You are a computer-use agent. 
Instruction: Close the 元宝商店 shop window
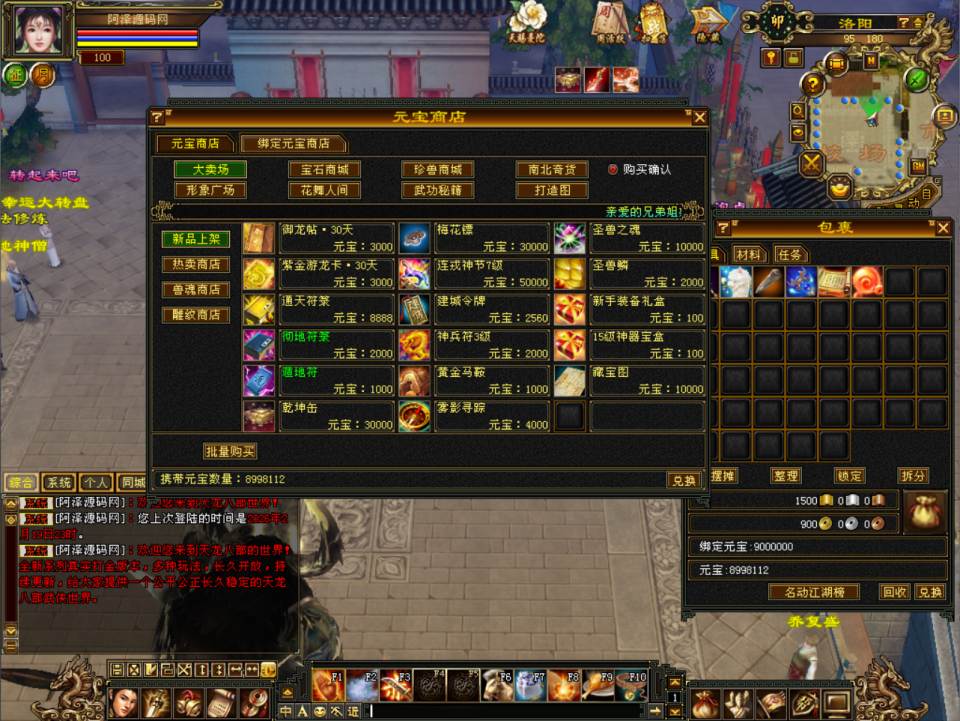click(x=700, y=118)
